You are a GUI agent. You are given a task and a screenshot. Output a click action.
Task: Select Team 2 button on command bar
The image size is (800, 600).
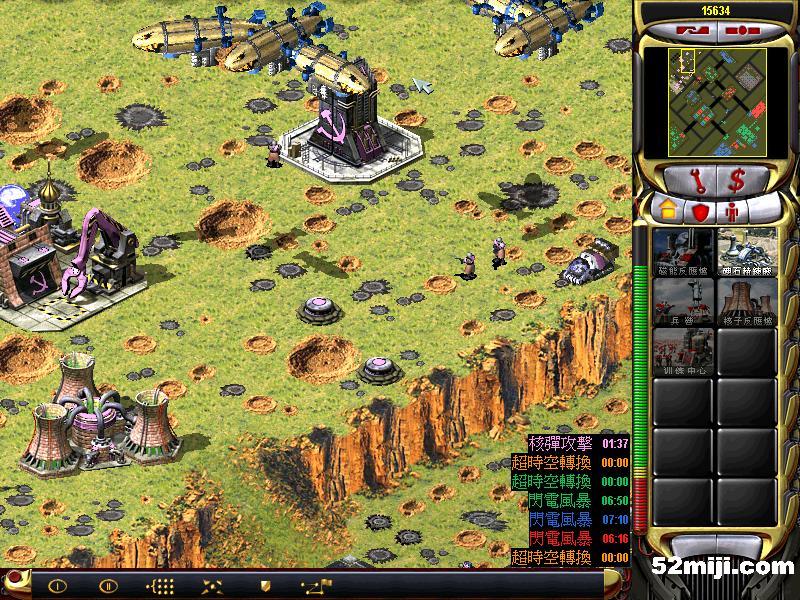107,586
